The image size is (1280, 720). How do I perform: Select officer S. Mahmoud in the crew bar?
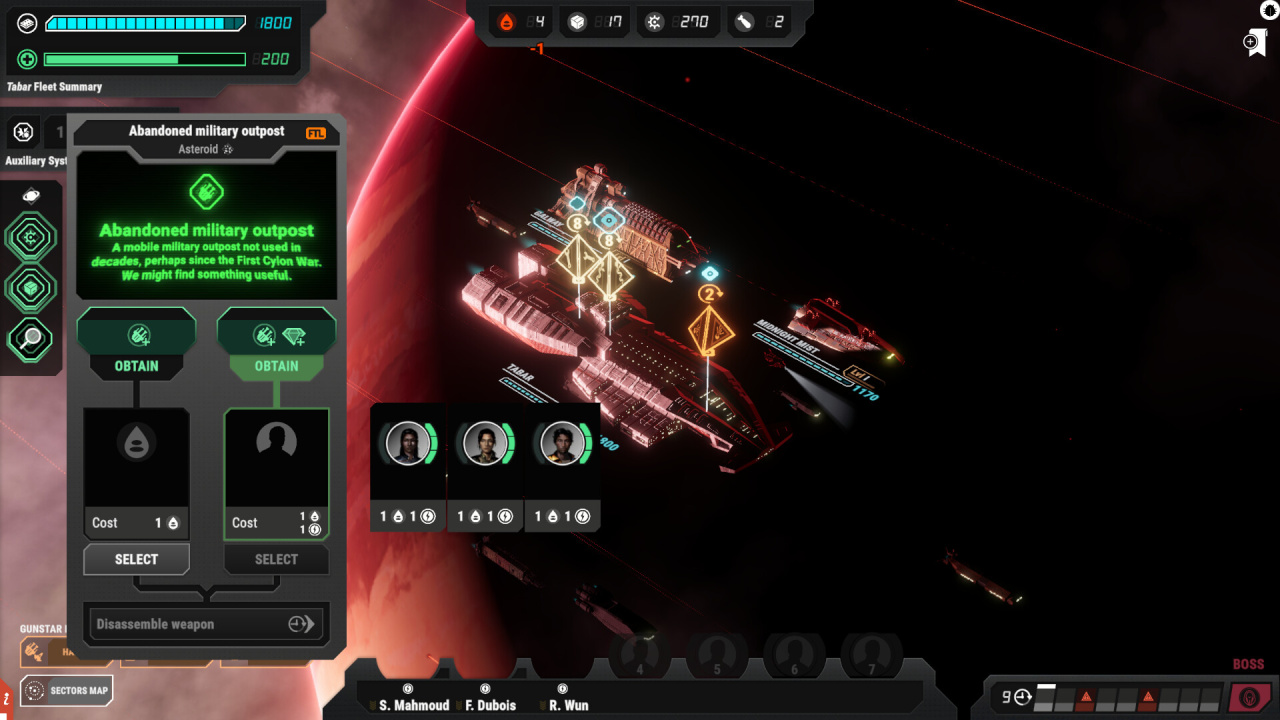pos(414,705)
